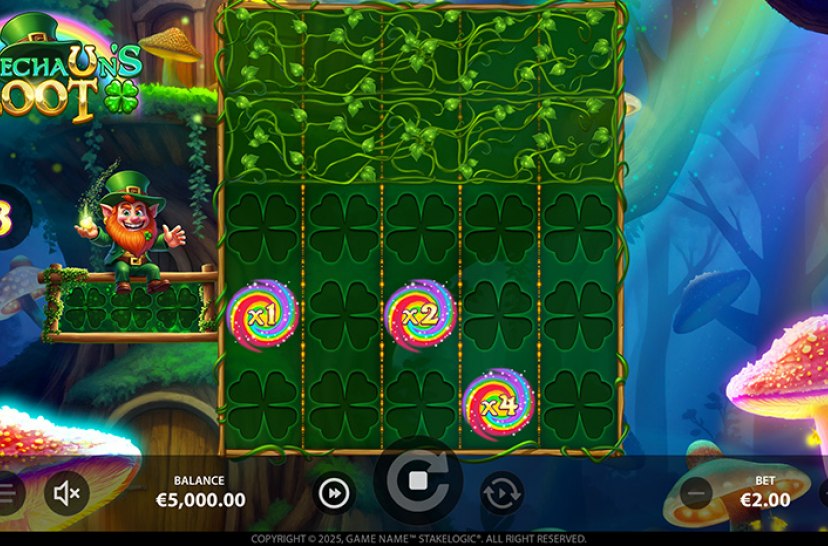Decrease the bet with the minus button
The width and height of the screenshot is (828, 546).
(696, 492)
